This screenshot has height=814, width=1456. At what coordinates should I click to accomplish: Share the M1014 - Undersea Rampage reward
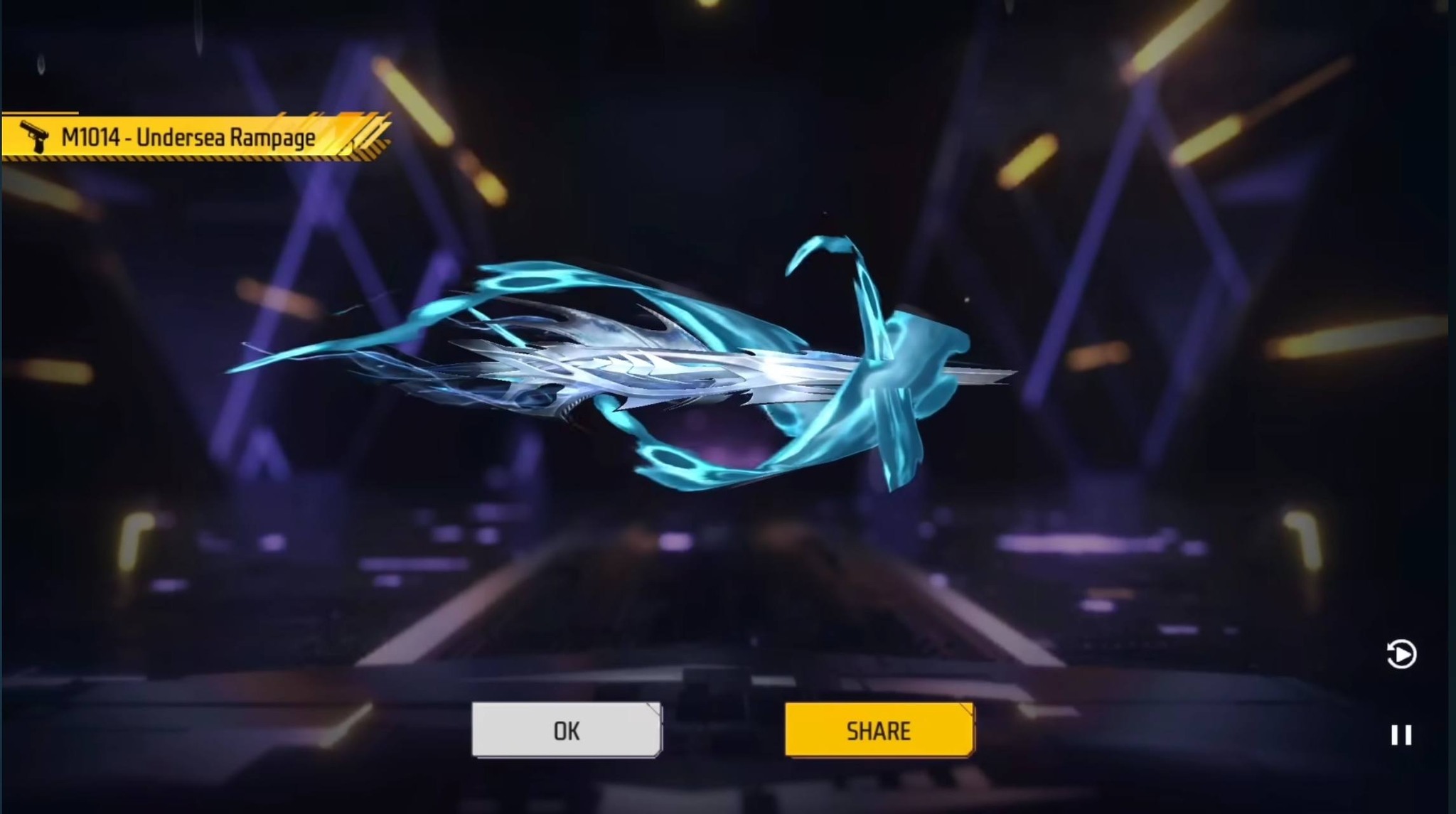coord(879,730)
